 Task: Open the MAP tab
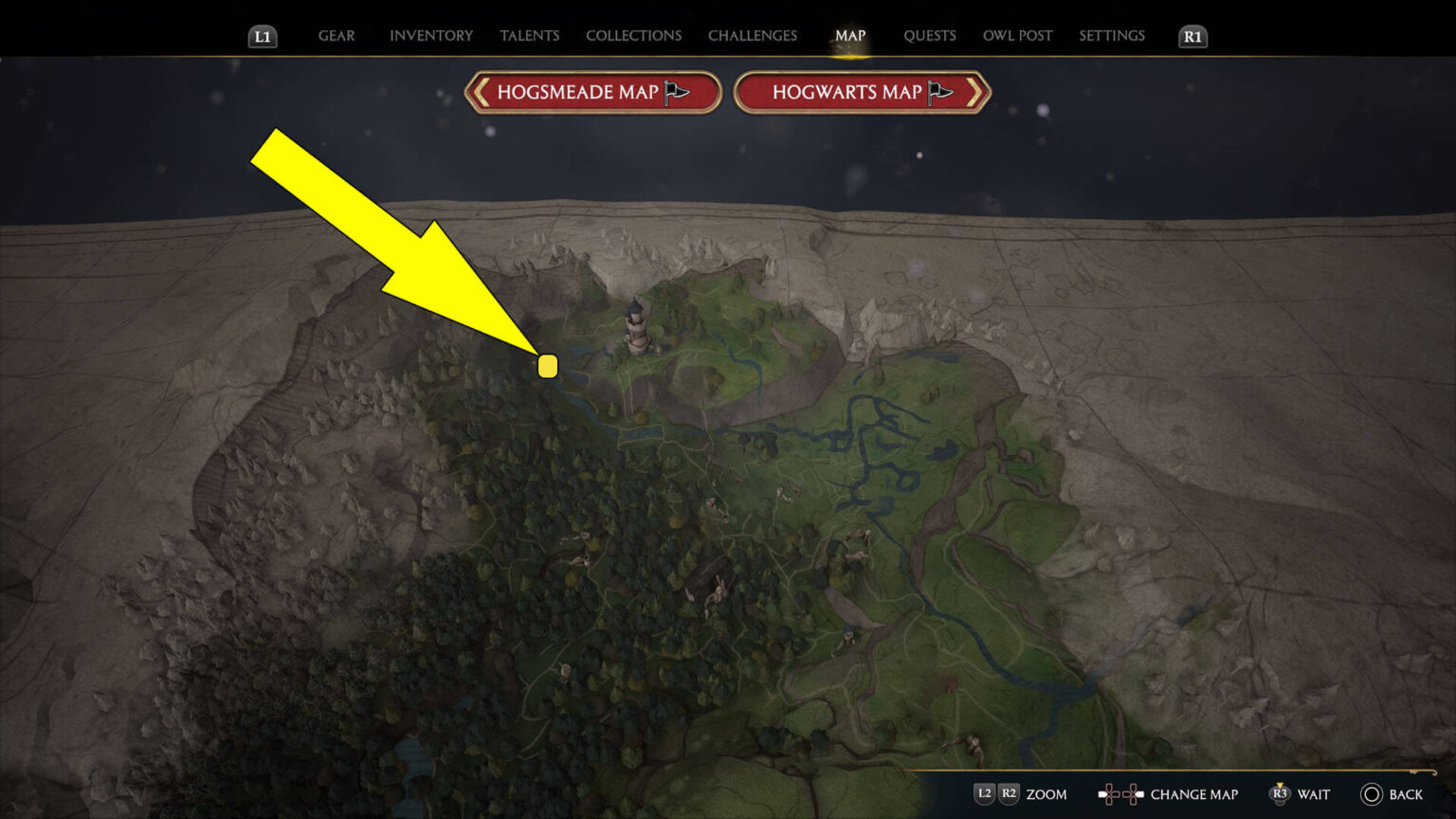click(850, 35)
